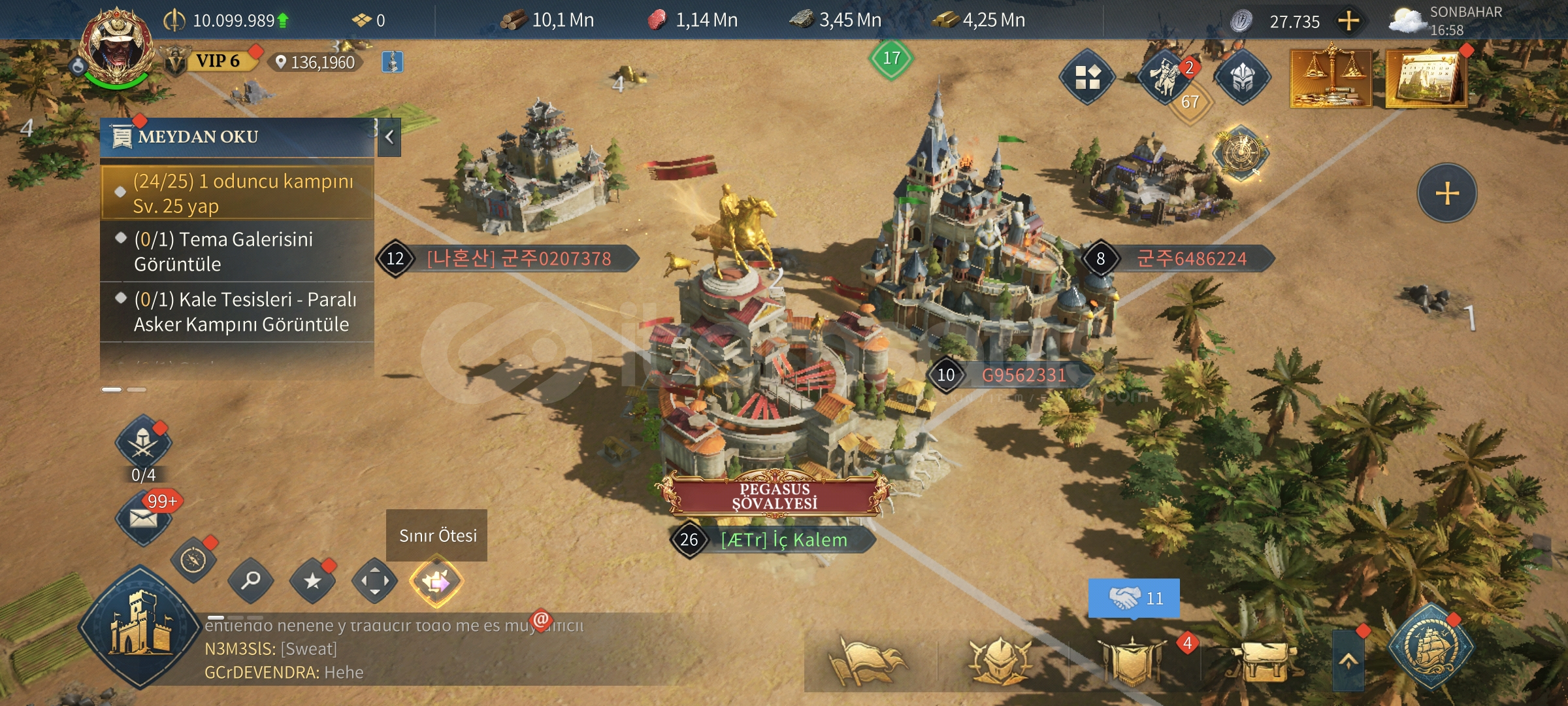Viewport: 1568px width, 706px height.
Task: Collapse the Meydan Oku quest panel
Action: 389,137
